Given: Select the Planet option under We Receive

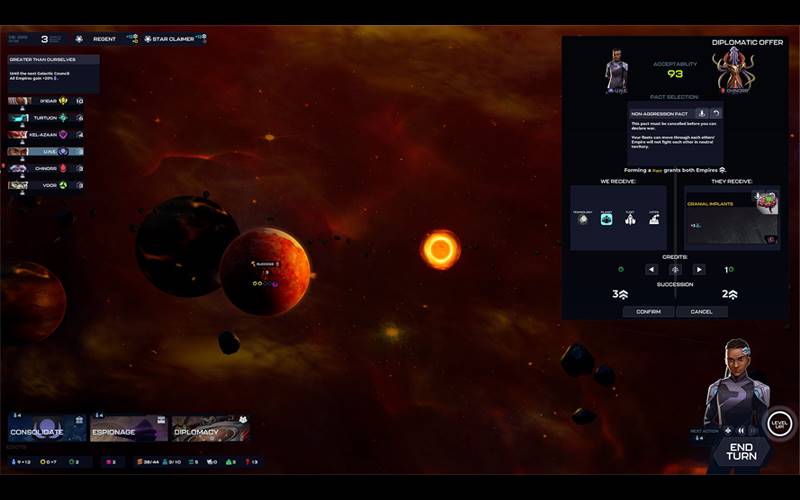Looking at the screenshot, I should coord(606,219).
